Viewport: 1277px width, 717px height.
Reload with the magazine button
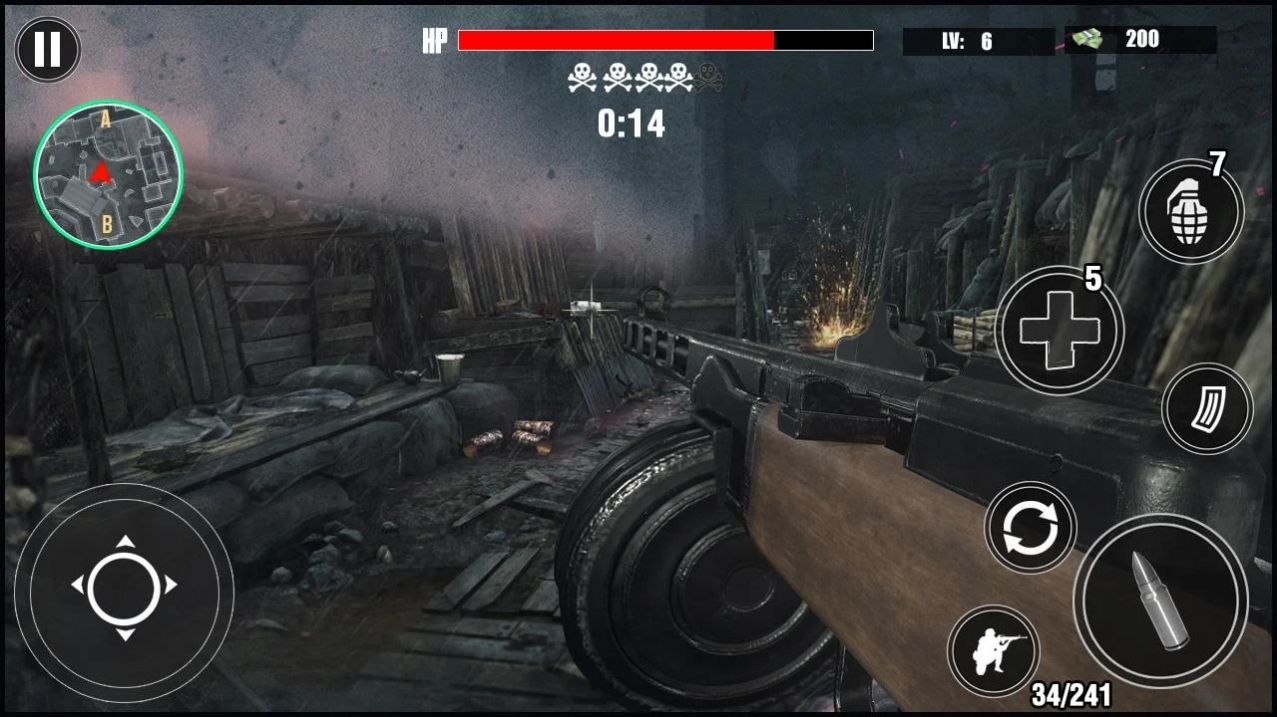(x=1207, y=408)
